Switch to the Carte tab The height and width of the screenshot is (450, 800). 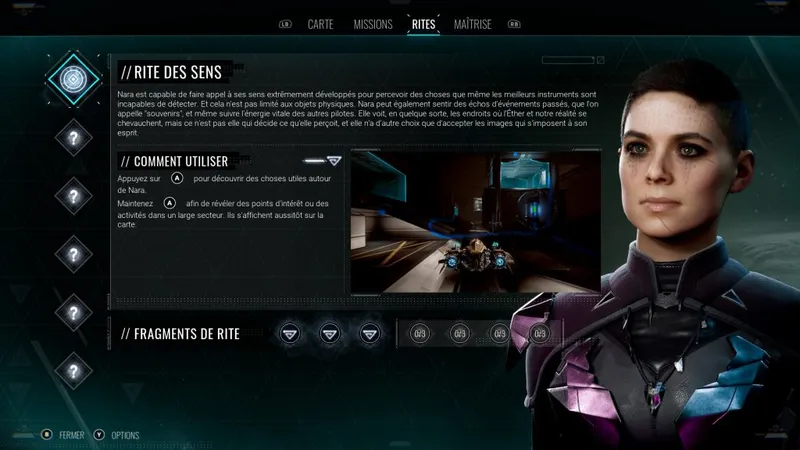click(320, 23)
